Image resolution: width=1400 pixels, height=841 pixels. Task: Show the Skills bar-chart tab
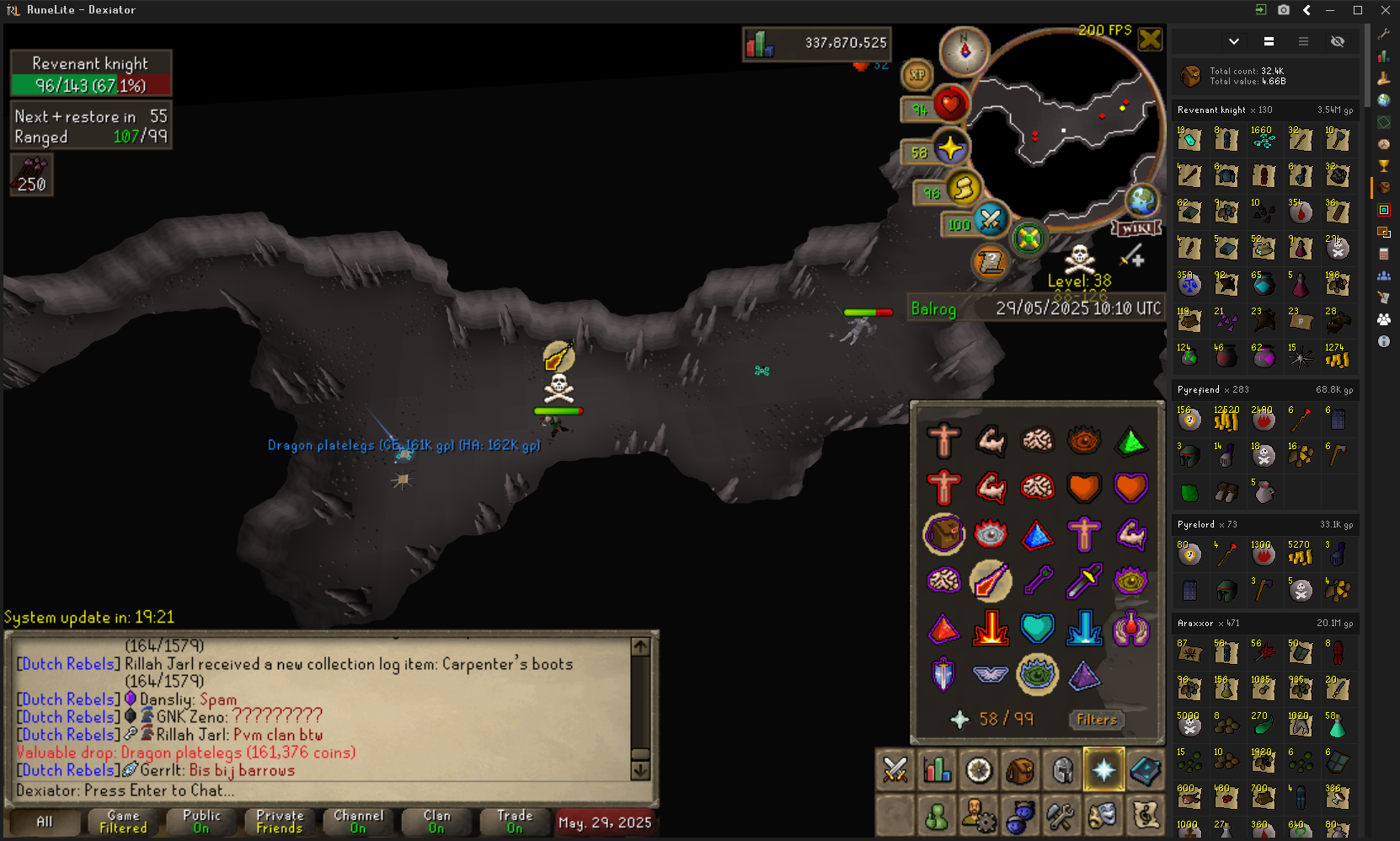[937, 770]
